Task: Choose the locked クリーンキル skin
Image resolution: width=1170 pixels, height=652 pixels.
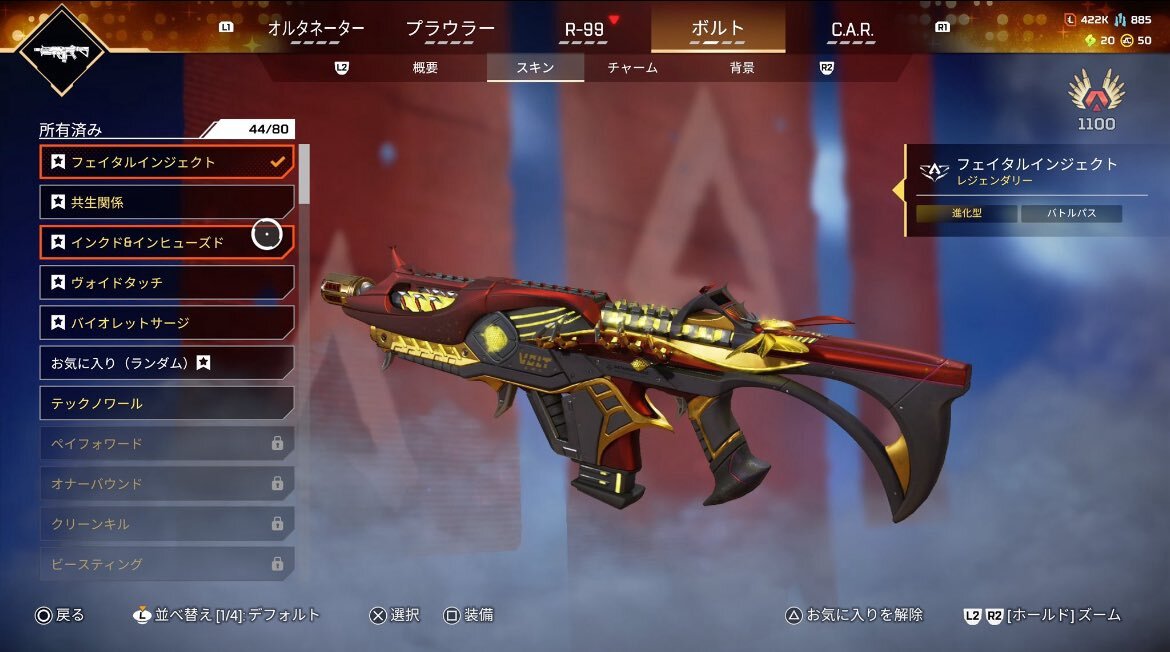Action: [167, 524]
